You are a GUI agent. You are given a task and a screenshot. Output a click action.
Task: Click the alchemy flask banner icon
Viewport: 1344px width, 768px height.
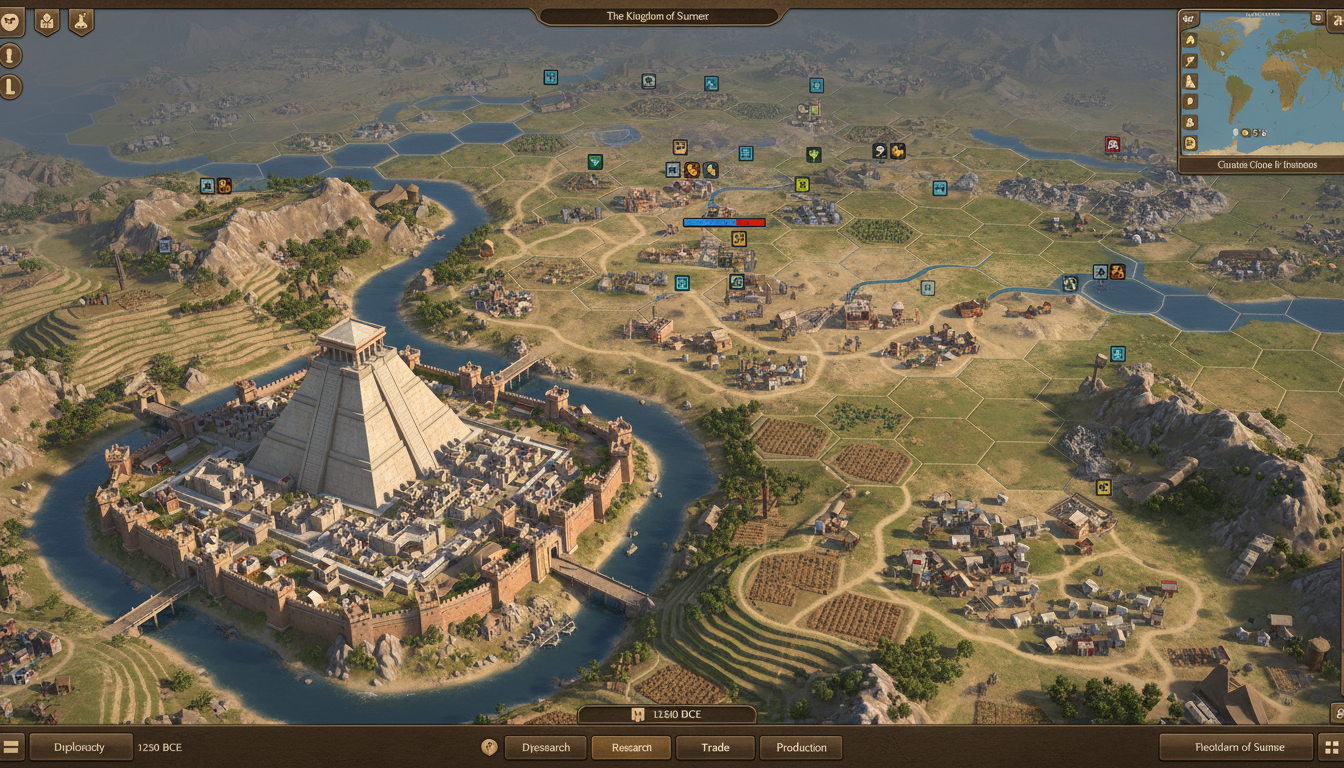click(81, 21)
